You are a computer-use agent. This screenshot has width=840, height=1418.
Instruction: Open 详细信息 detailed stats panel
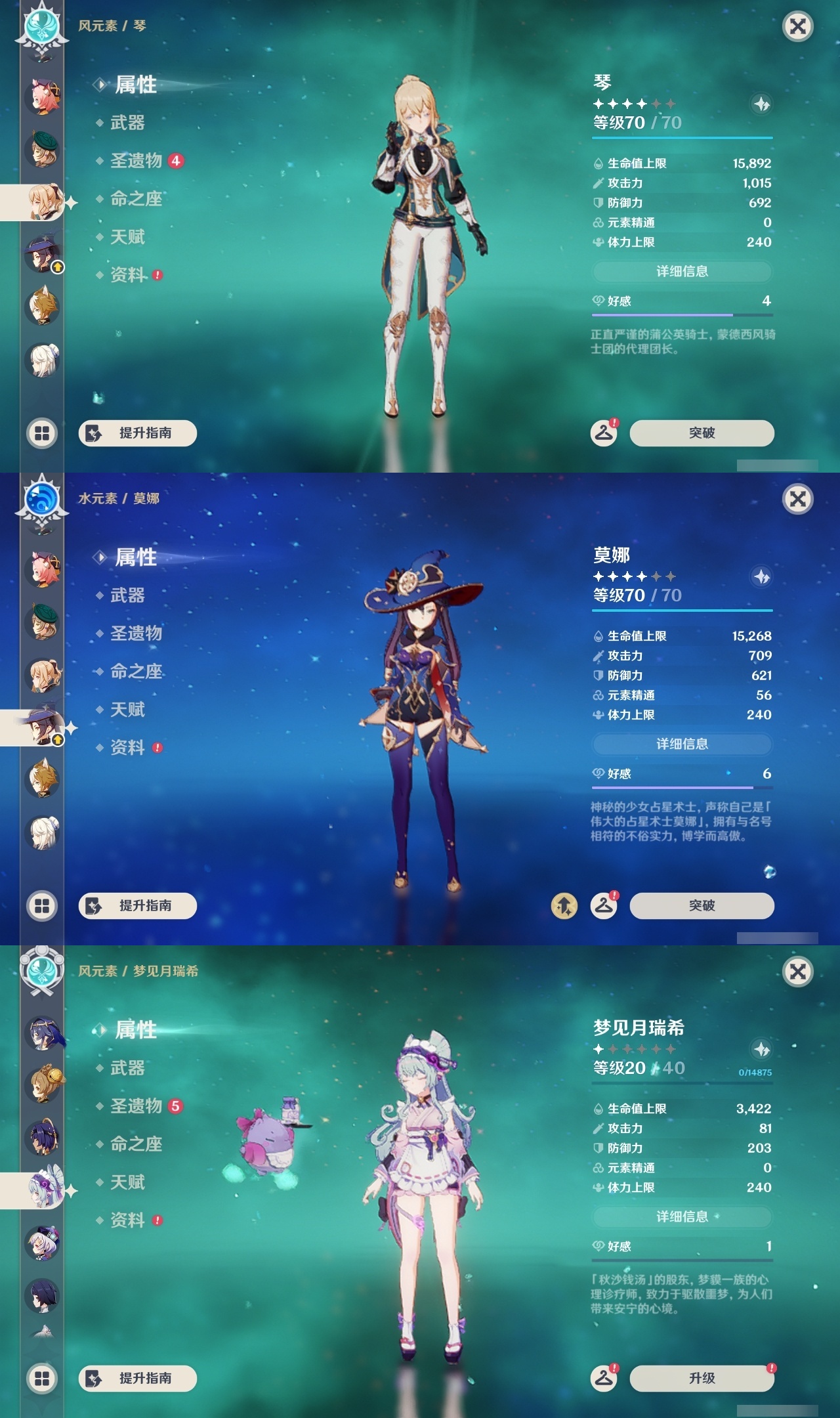coord(682,271)
